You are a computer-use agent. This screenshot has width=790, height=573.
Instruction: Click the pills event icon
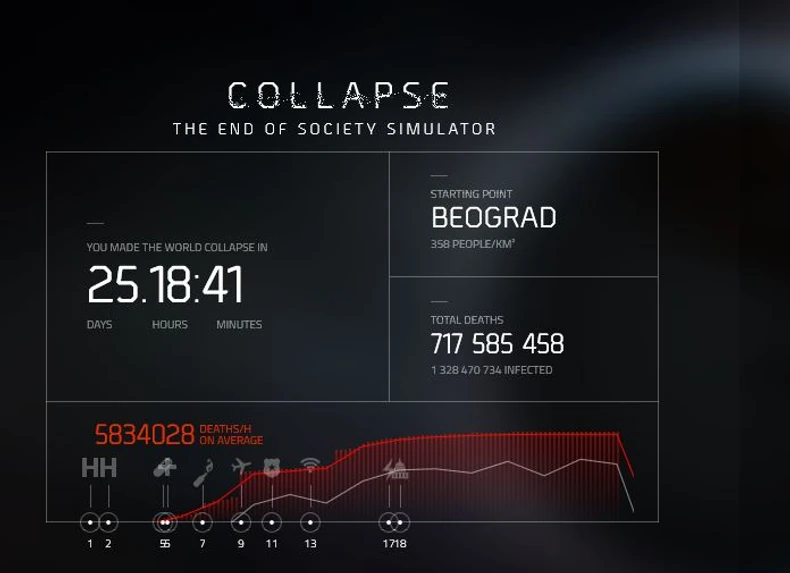(165, 467)
